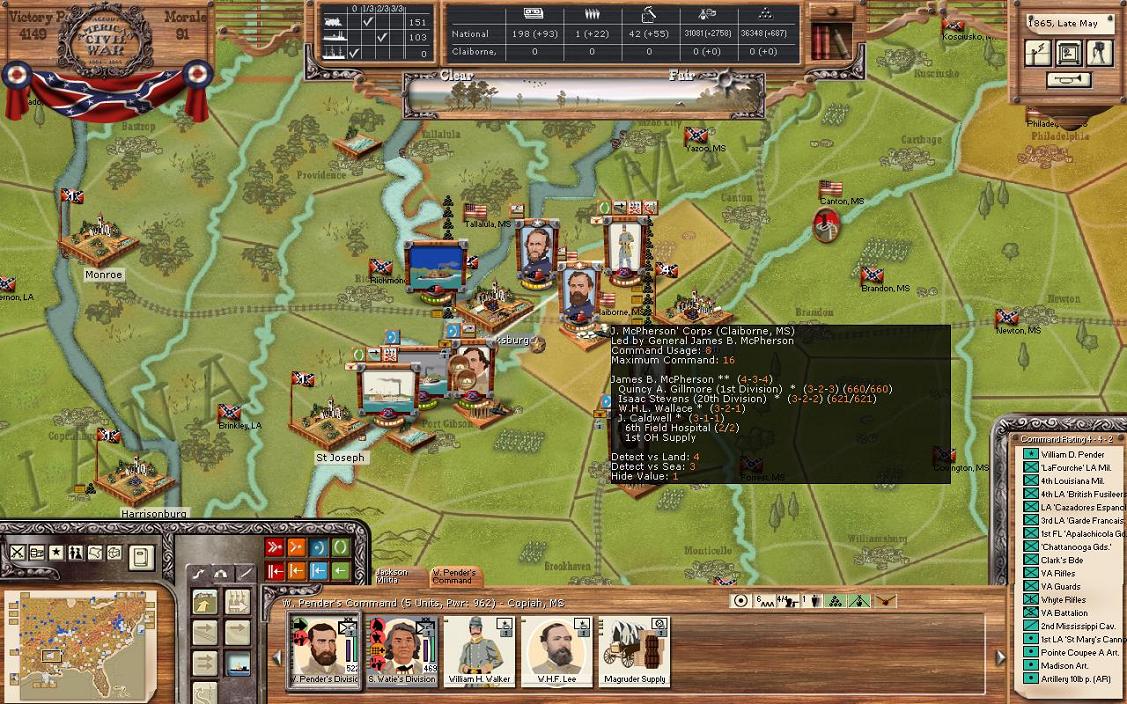1127x704 pixels.
Task: Open the framed portrait button
Action: [1070, 53]
